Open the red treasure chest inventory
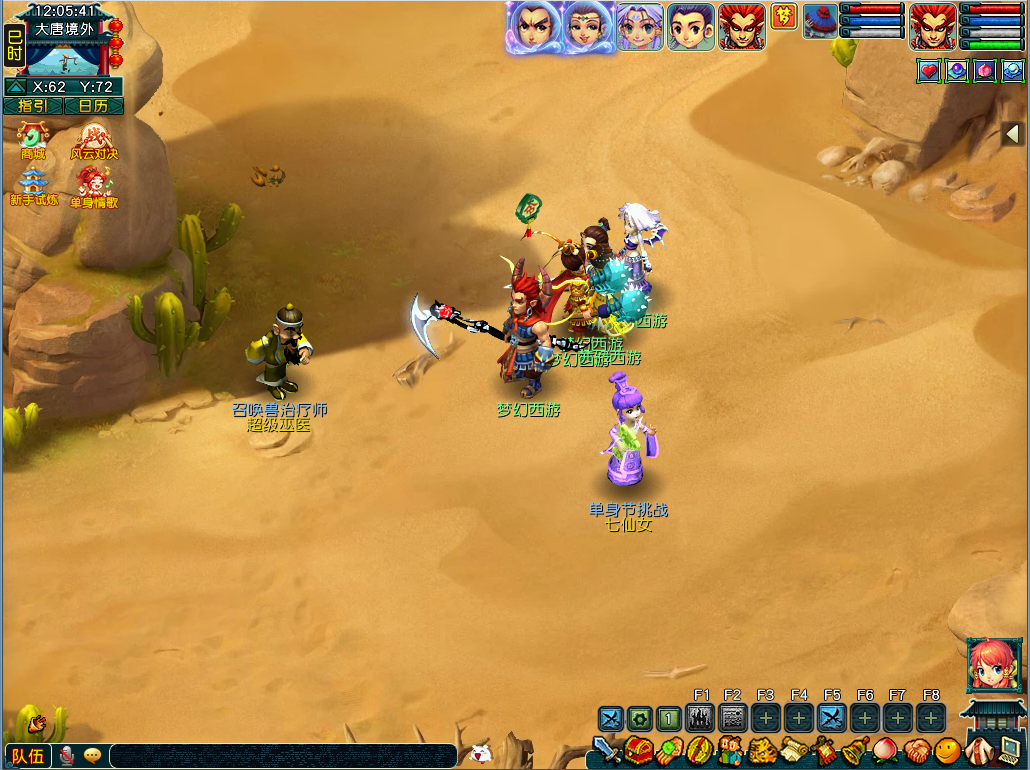The width and height of the screenshot is (1030, 770). point(638,750)
